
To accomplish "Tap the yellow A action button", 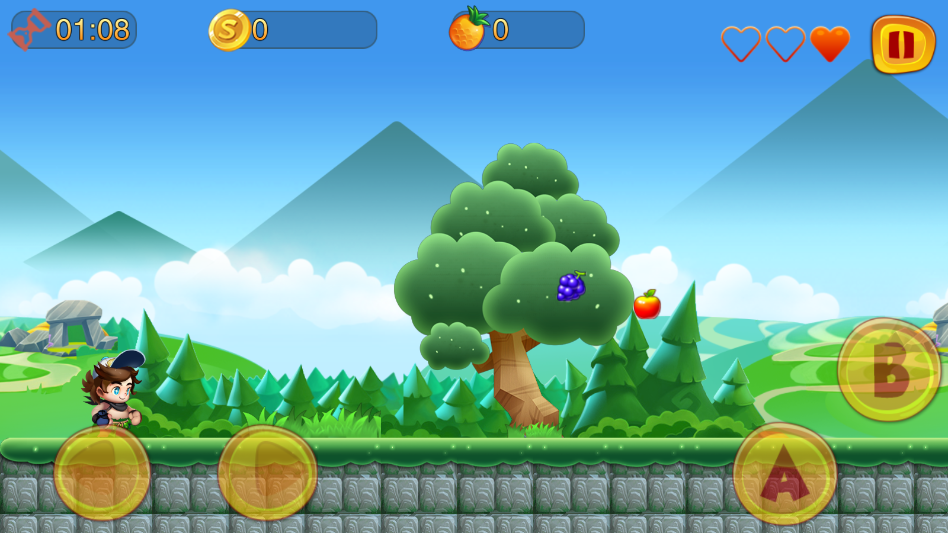I will (x=785, y=474).
